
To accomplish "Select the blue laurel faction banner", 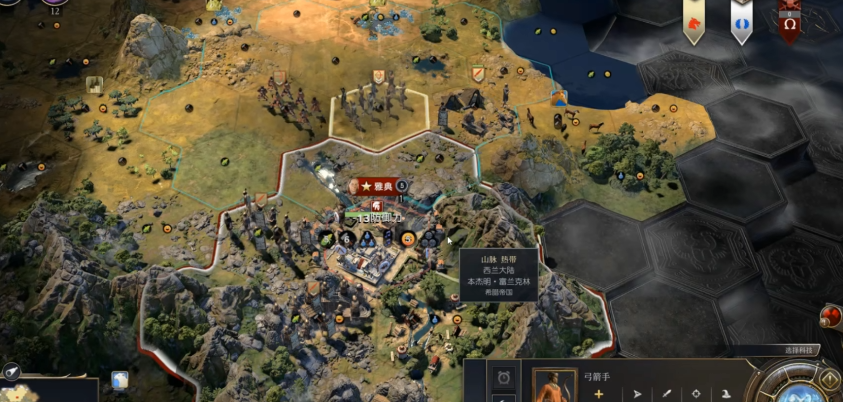I will (x=741, y=22).
